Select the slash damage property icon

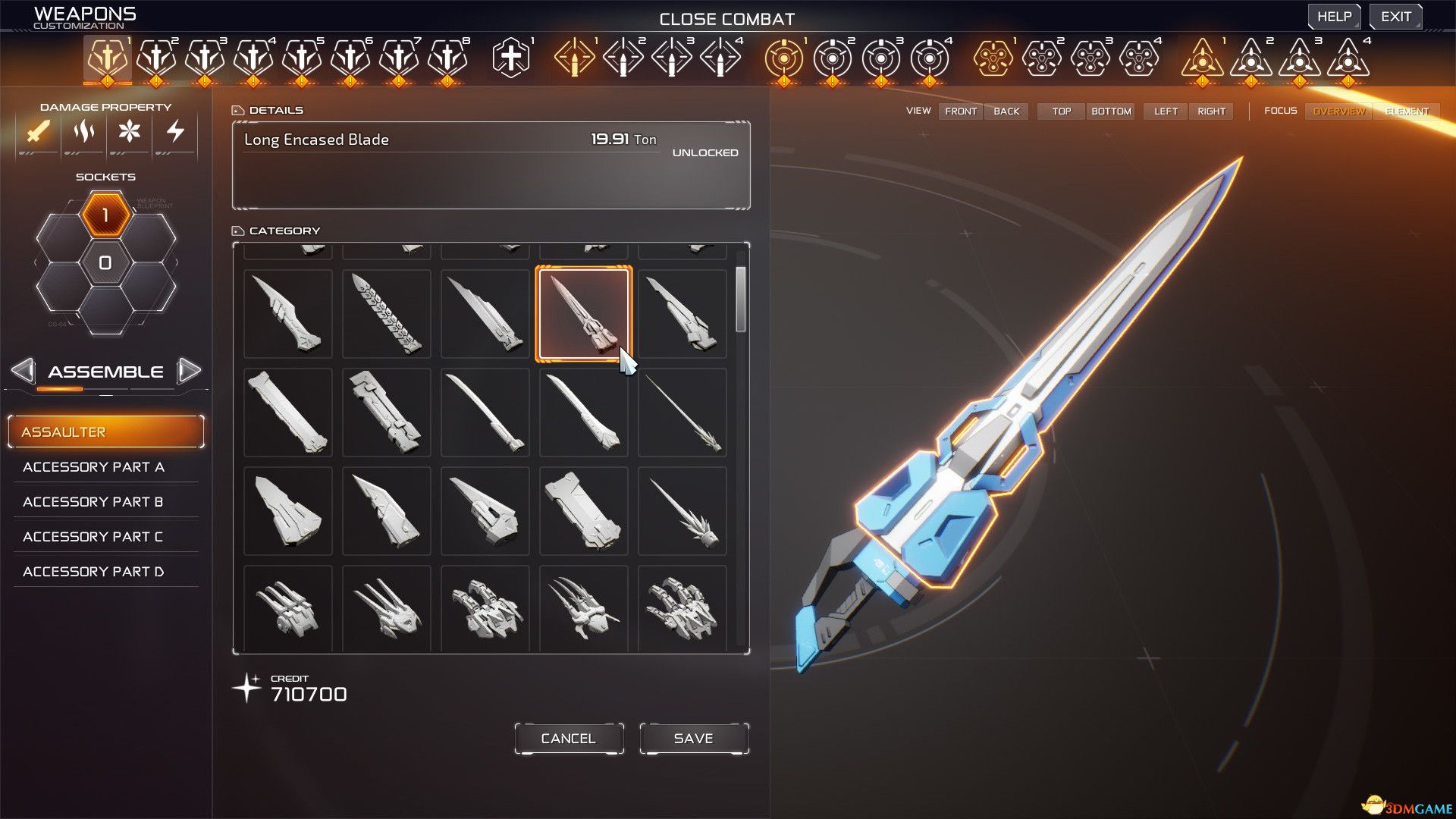[x=38, y=133]
